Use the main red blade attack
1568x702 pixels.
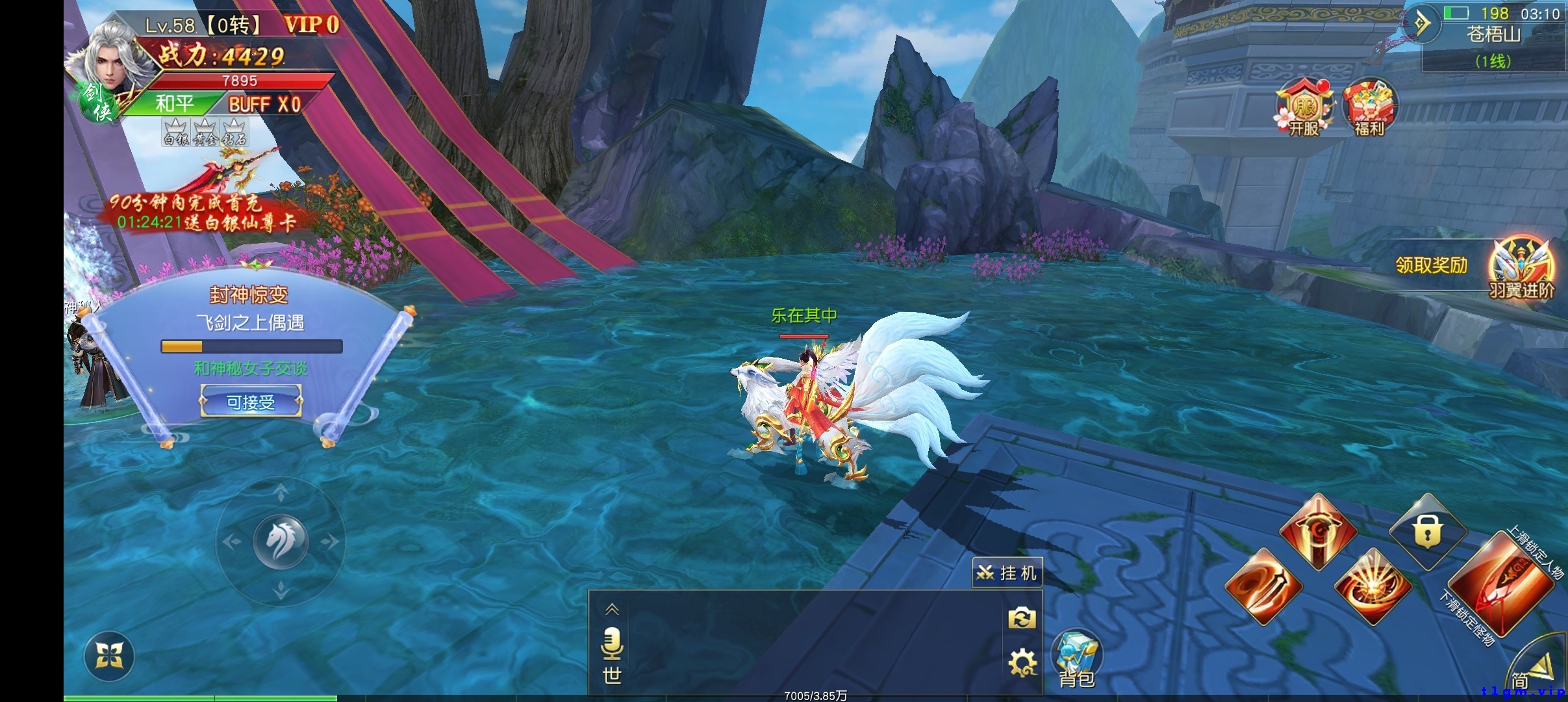click(x=1500, y=585)
